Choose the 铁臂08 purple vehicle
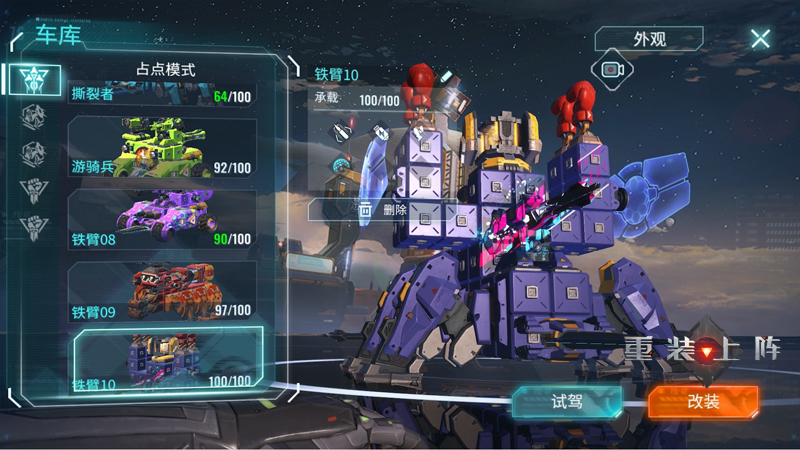800x450 pixels. click(161, 218)
